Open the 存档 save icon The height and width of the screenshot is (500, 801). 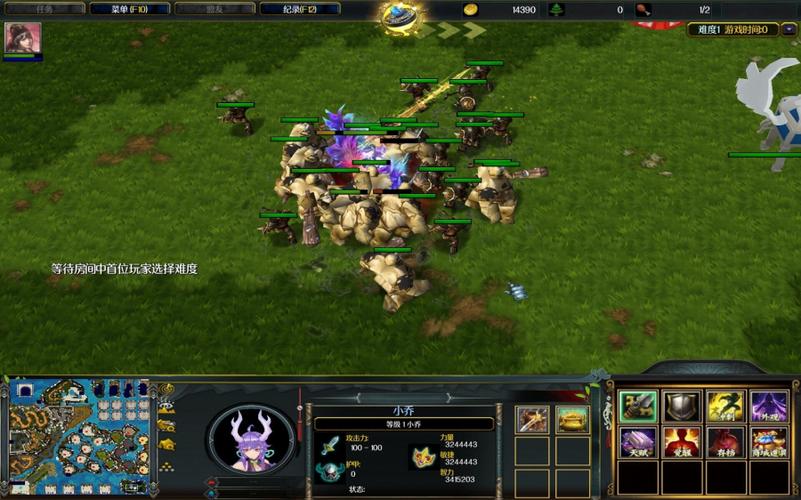click(725, 441)
